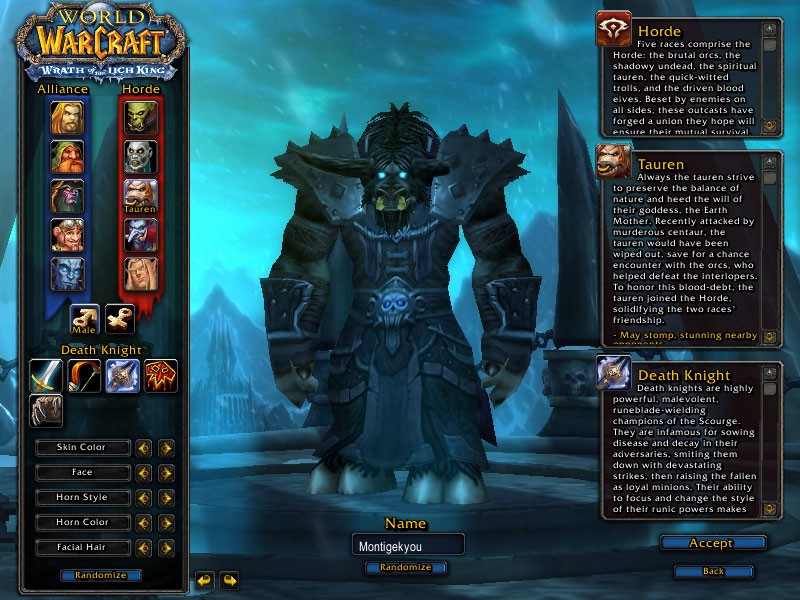Viewport: 800px width, 600px height.
Task: Accept the character creation
Action: pyautogui.click(x=712, y=543)
